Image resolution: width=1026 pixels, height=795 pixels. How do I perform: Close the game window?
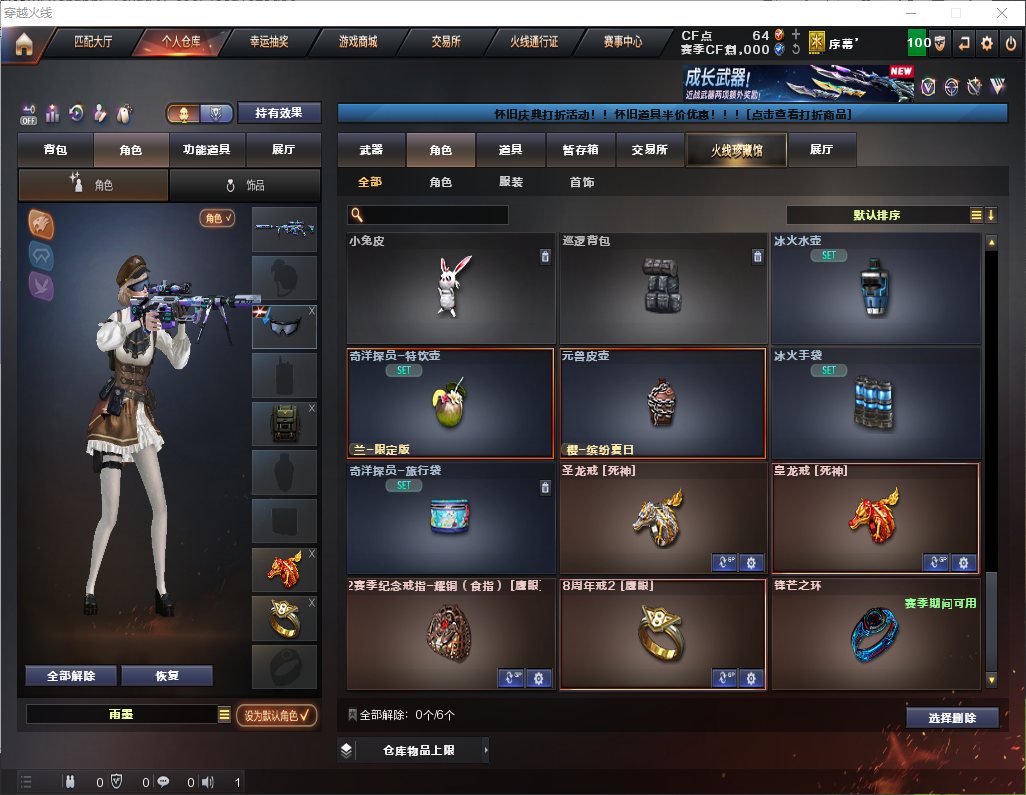tap(1002, 13)
